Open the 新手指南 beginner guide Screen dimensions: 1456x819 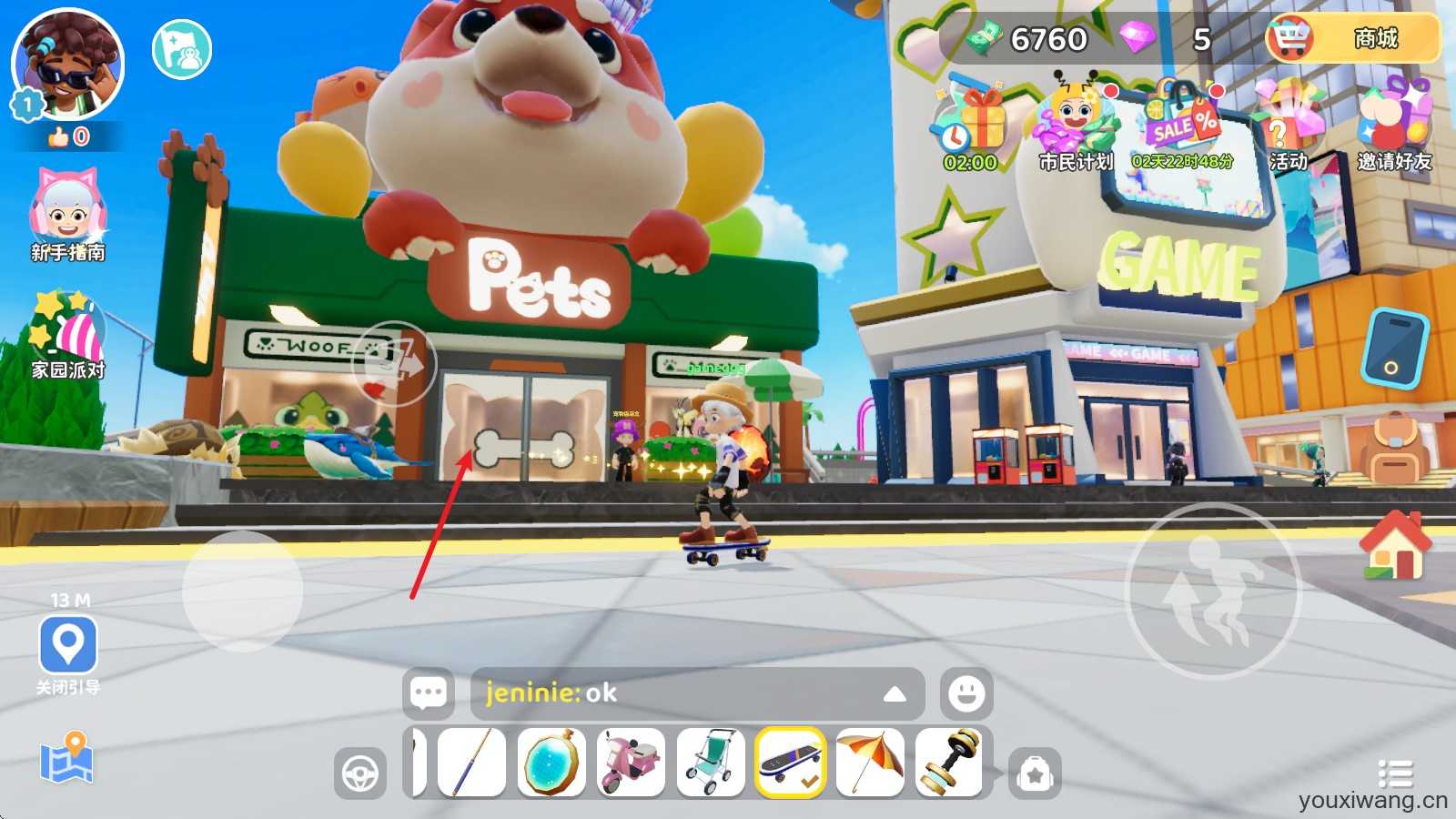(x=68, y=215)
